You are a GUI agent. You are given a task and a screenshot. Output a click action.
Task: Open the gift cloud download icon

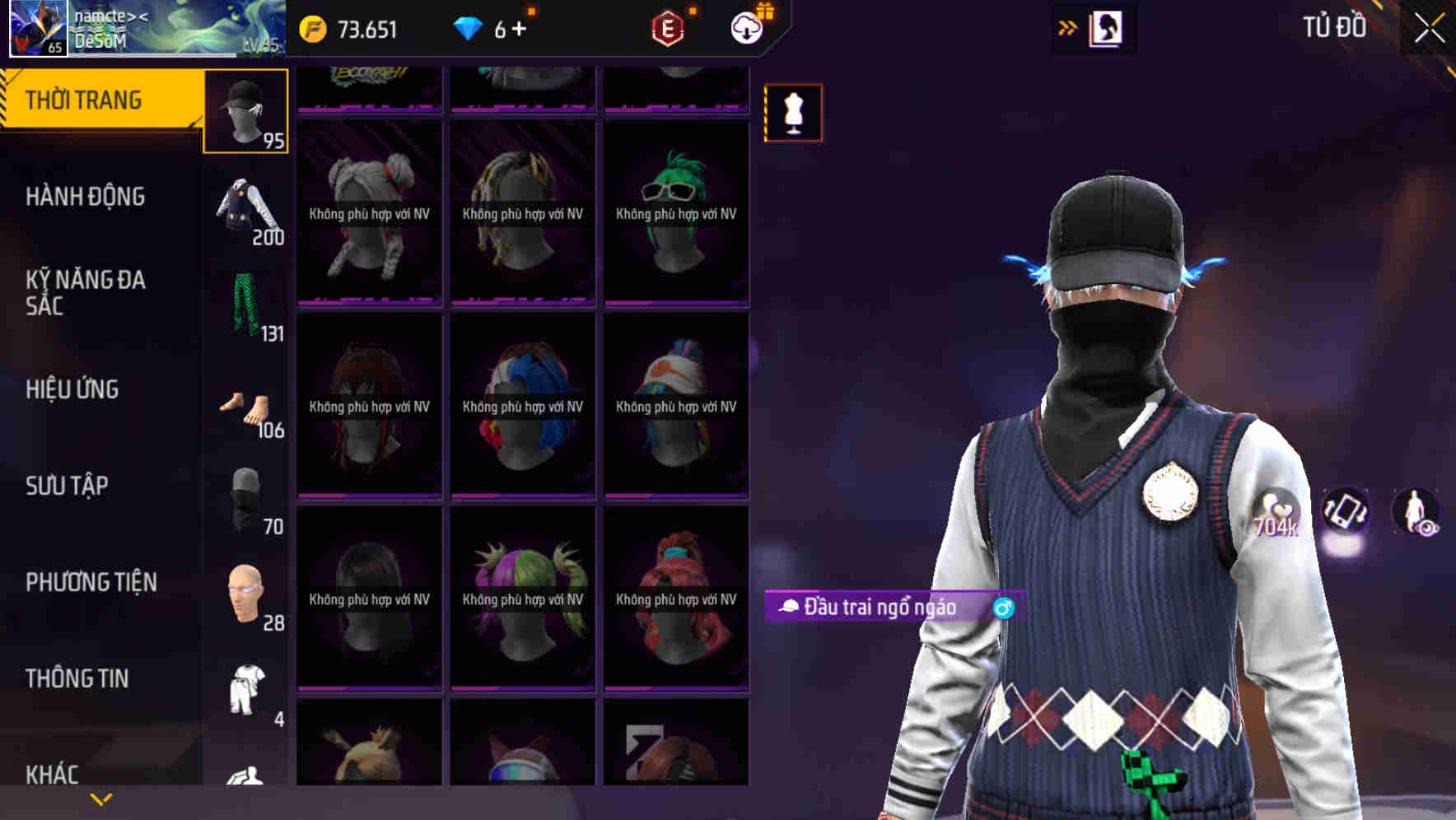click(x=748, y=27)
